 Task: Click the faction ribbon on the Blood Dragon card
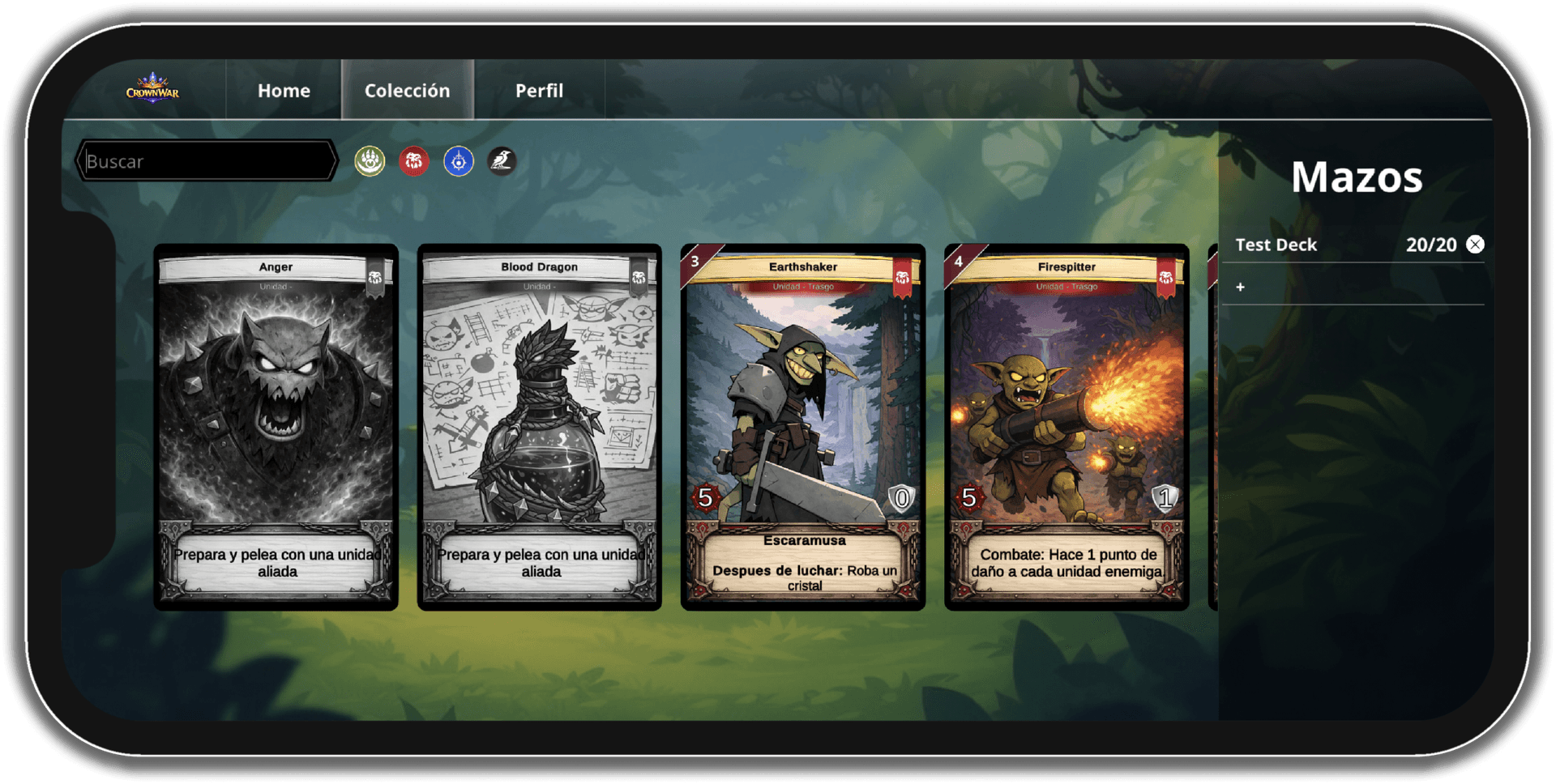639,277
